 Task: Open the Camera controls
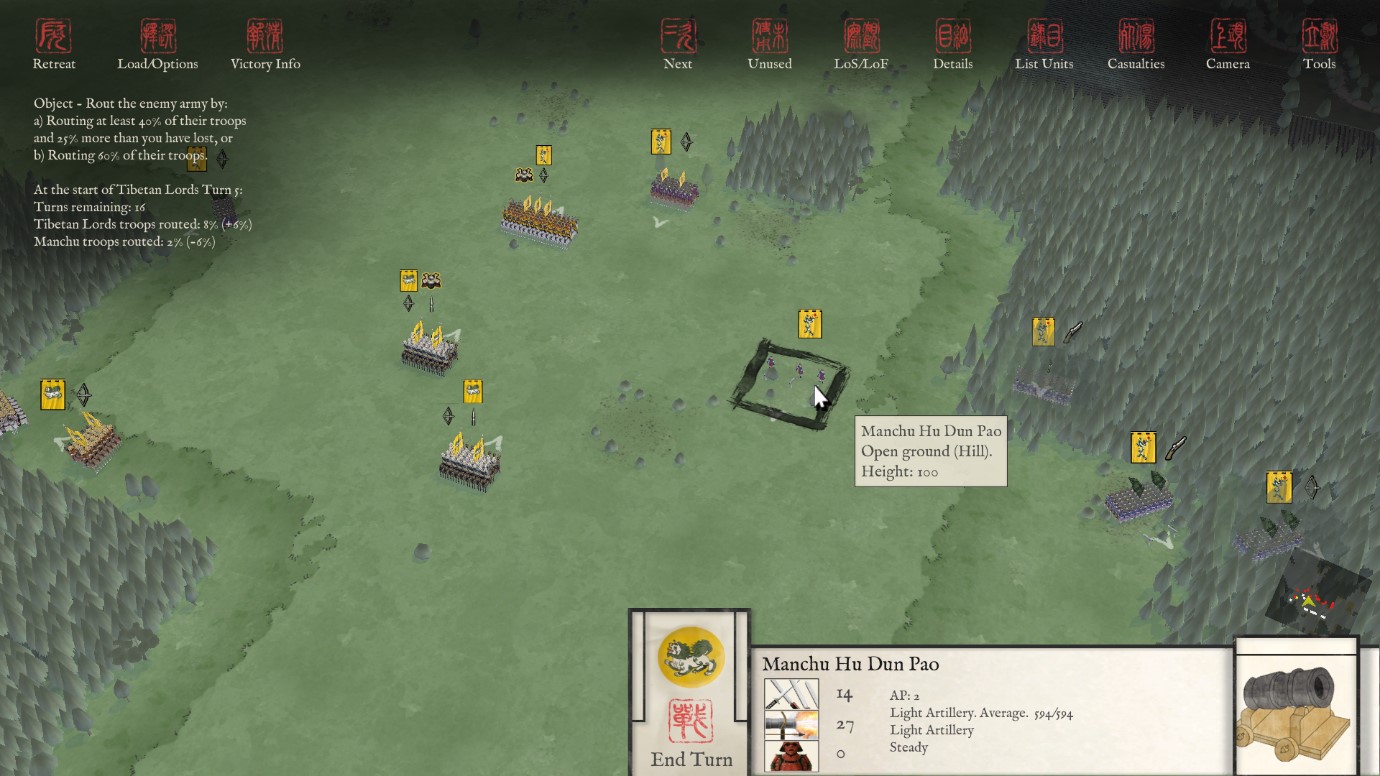[1228, 45]
